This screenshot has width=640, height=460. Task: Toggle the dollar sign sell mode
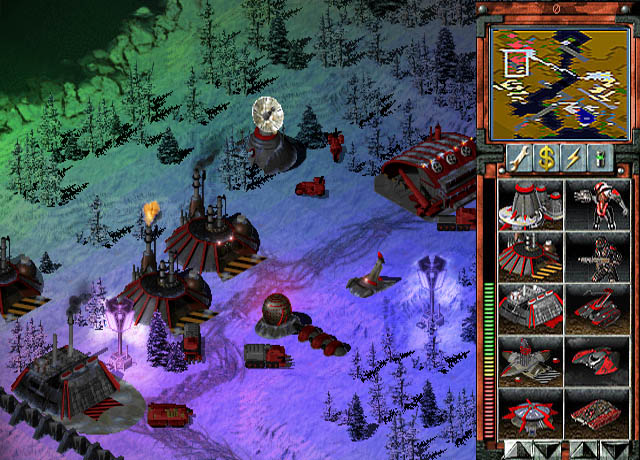tap(545, 157)
